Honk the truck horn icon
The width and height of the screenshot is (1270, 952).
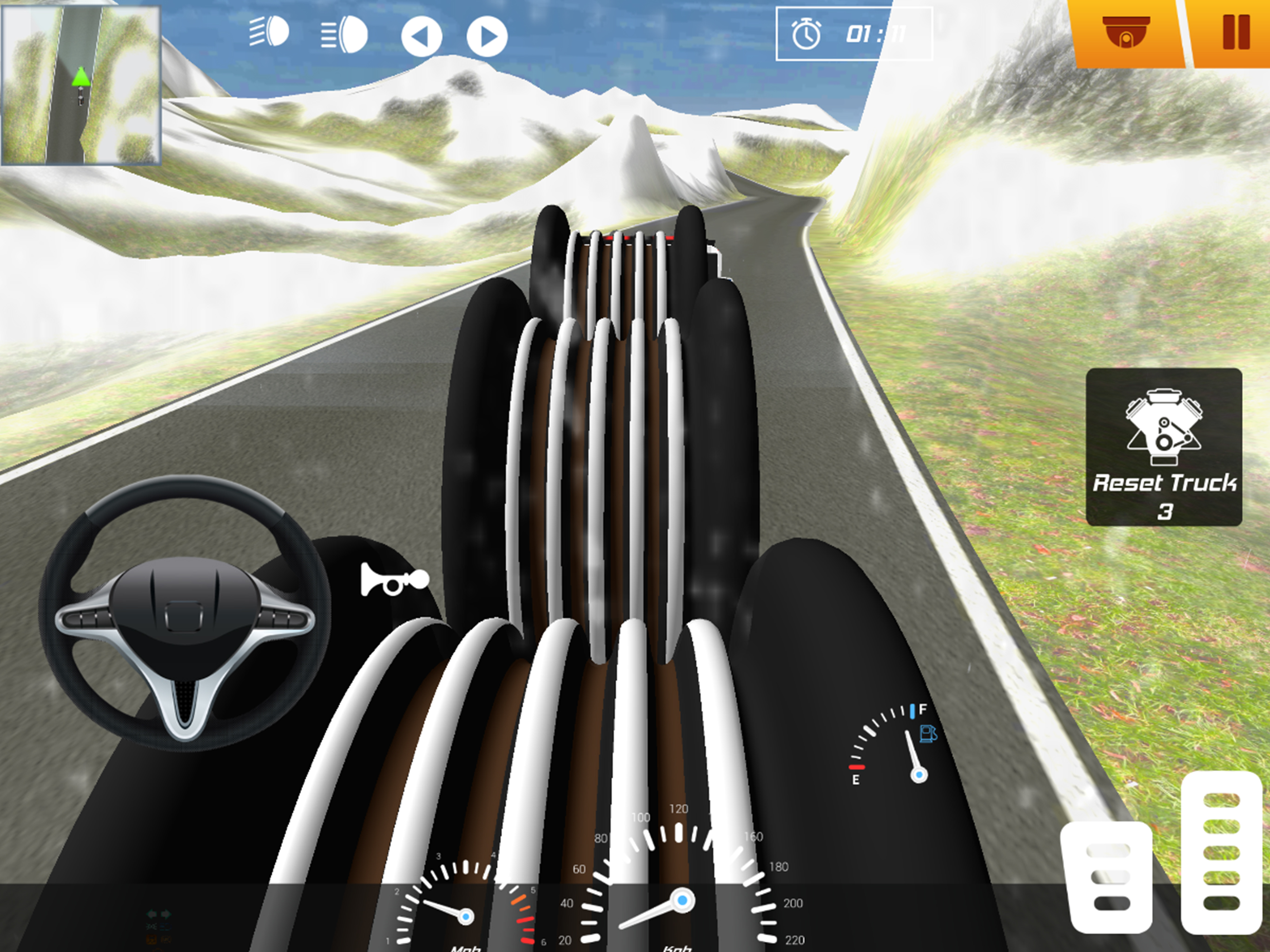click(x=394, y=579)
